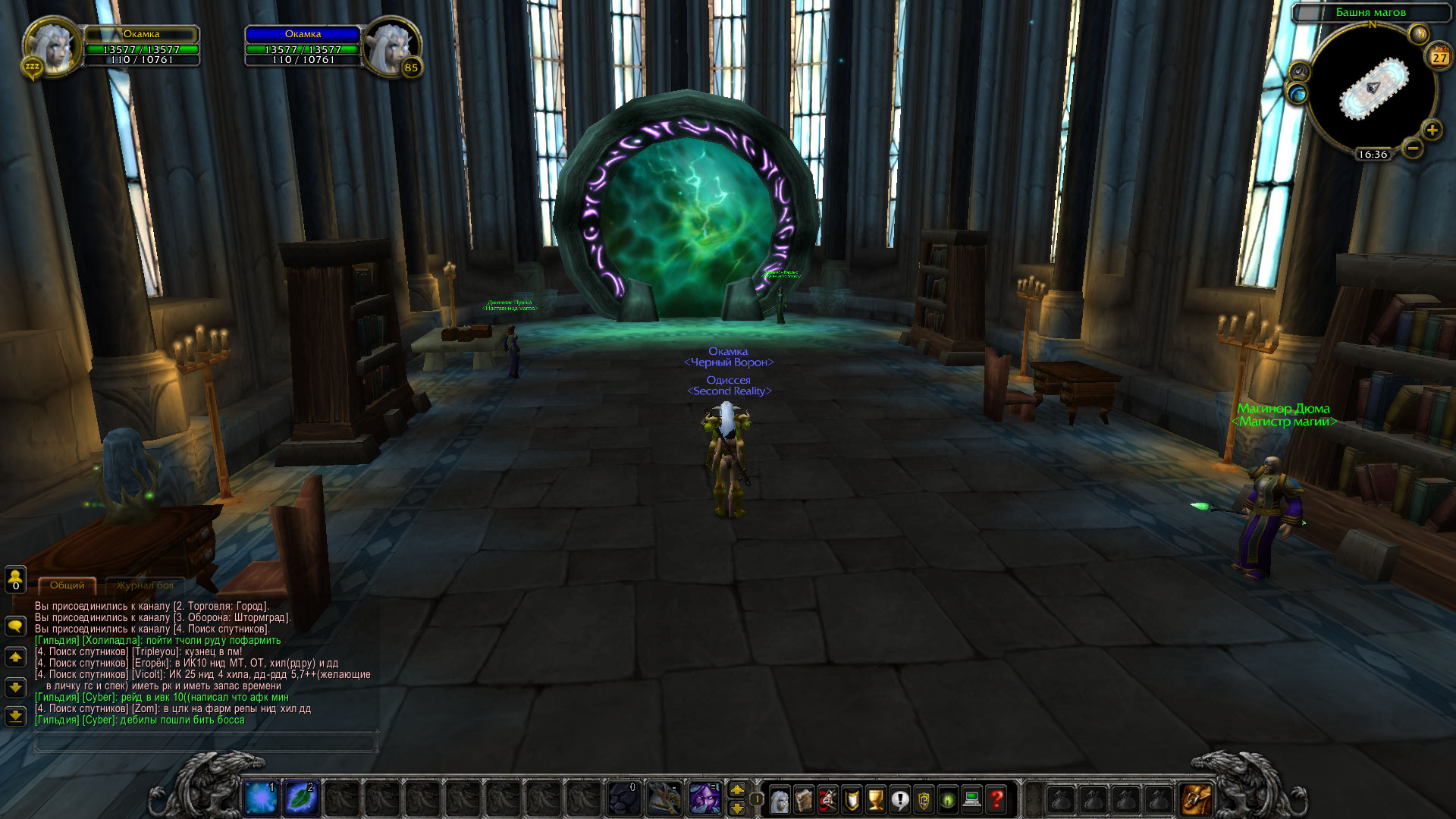
Task: Open the main backpack
Action: (1196, 799)
